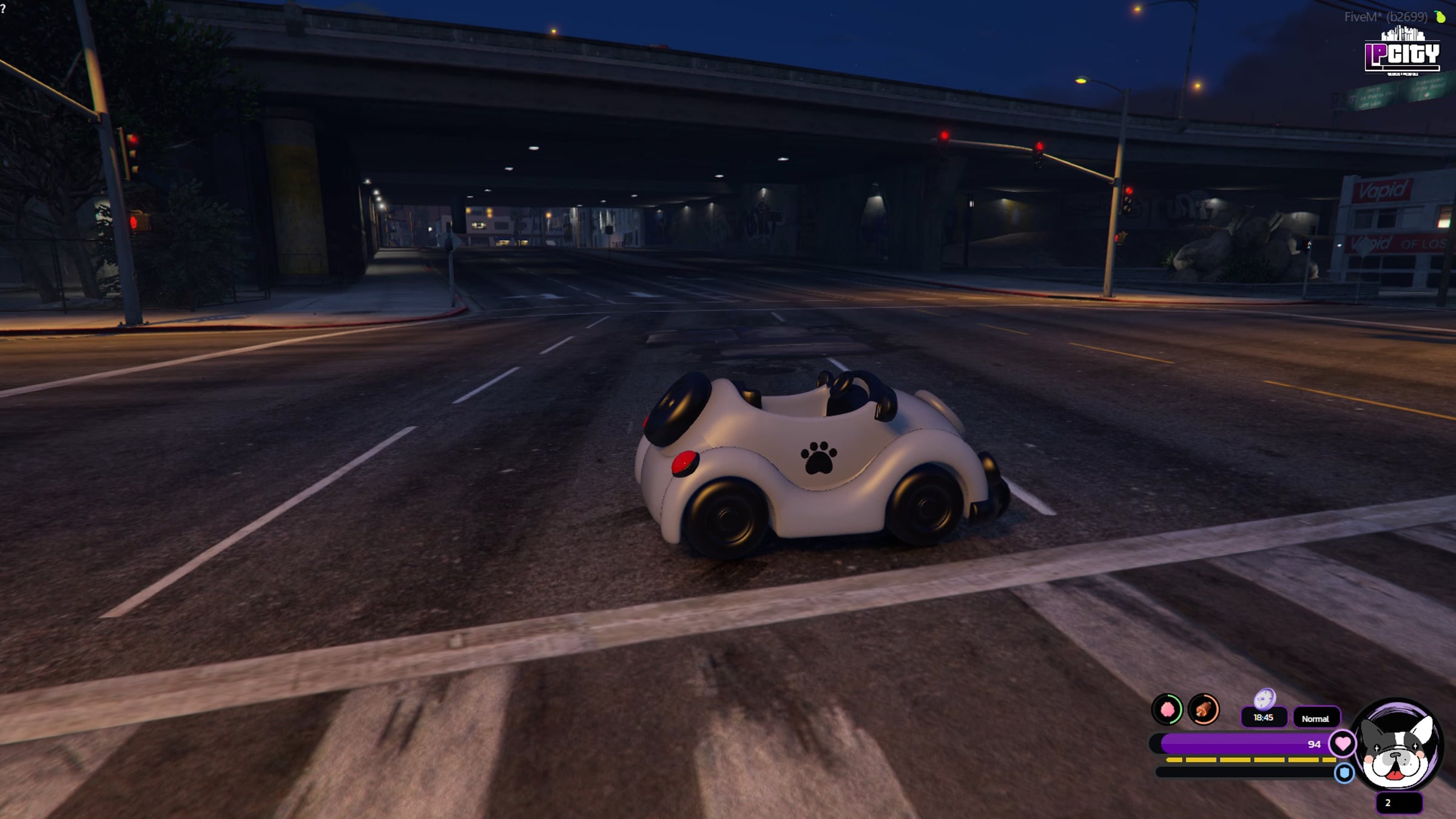The image size is (1456, 819).
Task: Click the blue shield armor icon
Action: [1344, 773]
